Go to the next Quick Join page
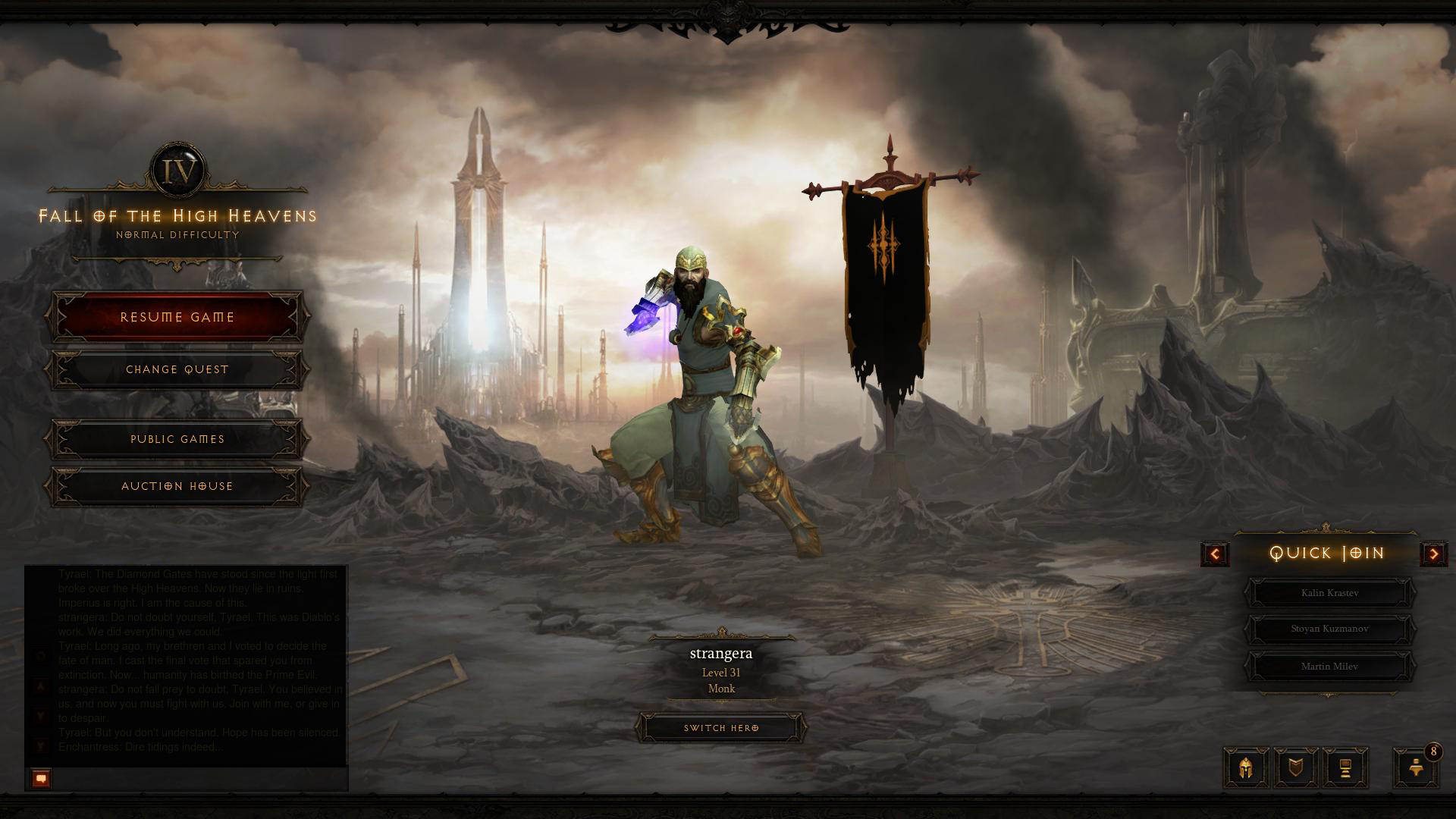1456x819 pixels. coord(1433,554)
